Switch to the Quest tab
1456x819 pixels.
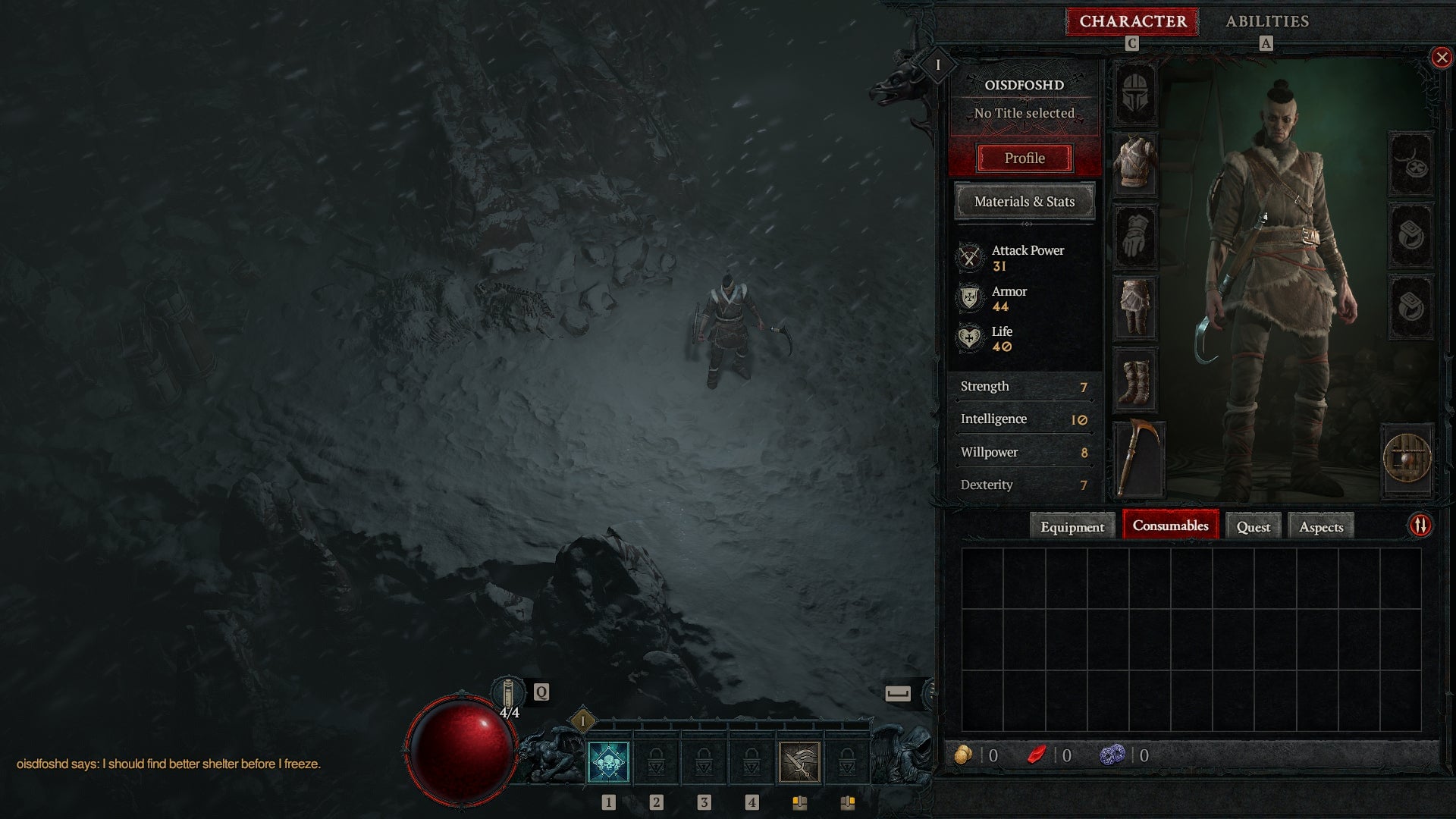click(x=1253, y=526)
